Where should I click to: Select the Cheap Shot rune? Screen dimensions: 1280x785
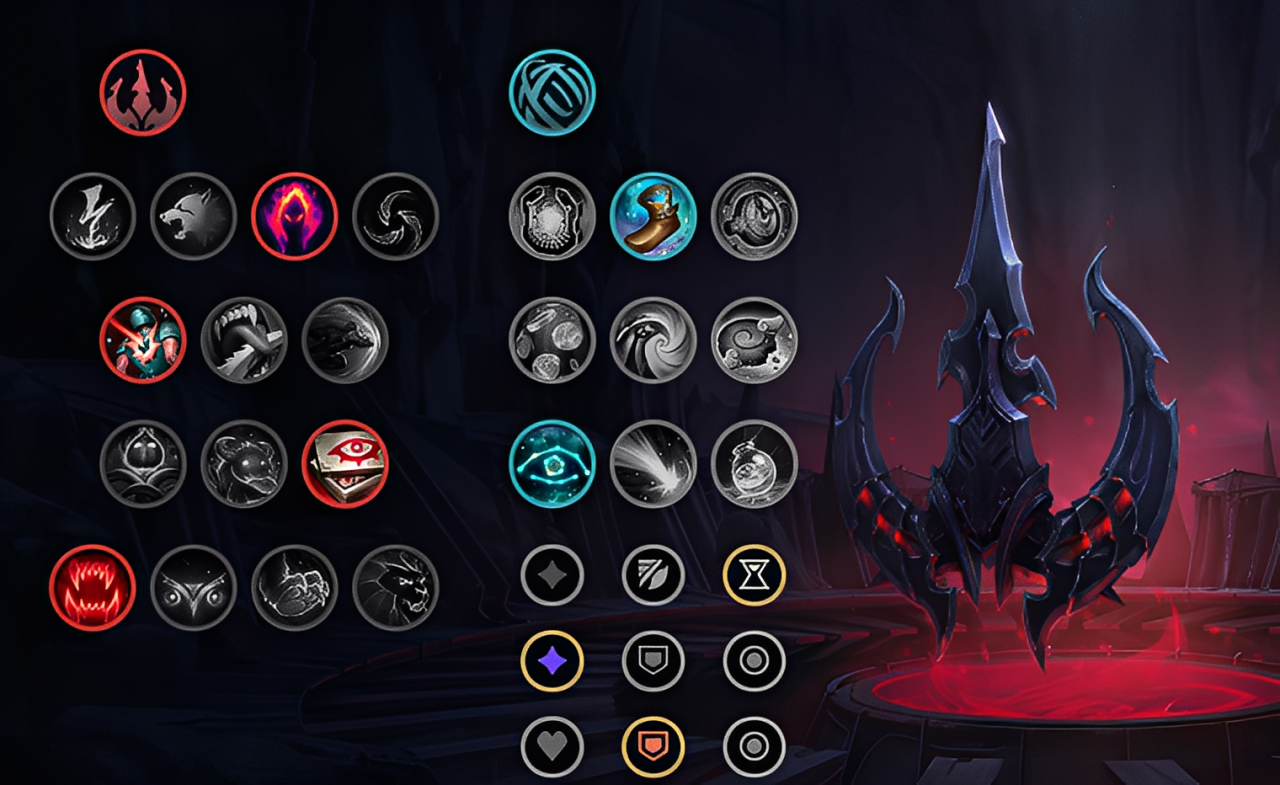(143, 341)
